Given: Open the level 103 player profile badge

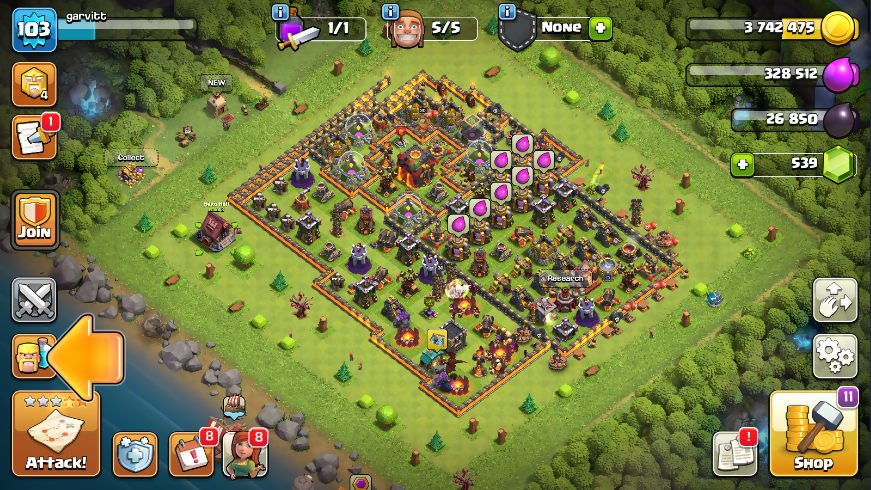Looking at the screenshot, I should 33,30.
